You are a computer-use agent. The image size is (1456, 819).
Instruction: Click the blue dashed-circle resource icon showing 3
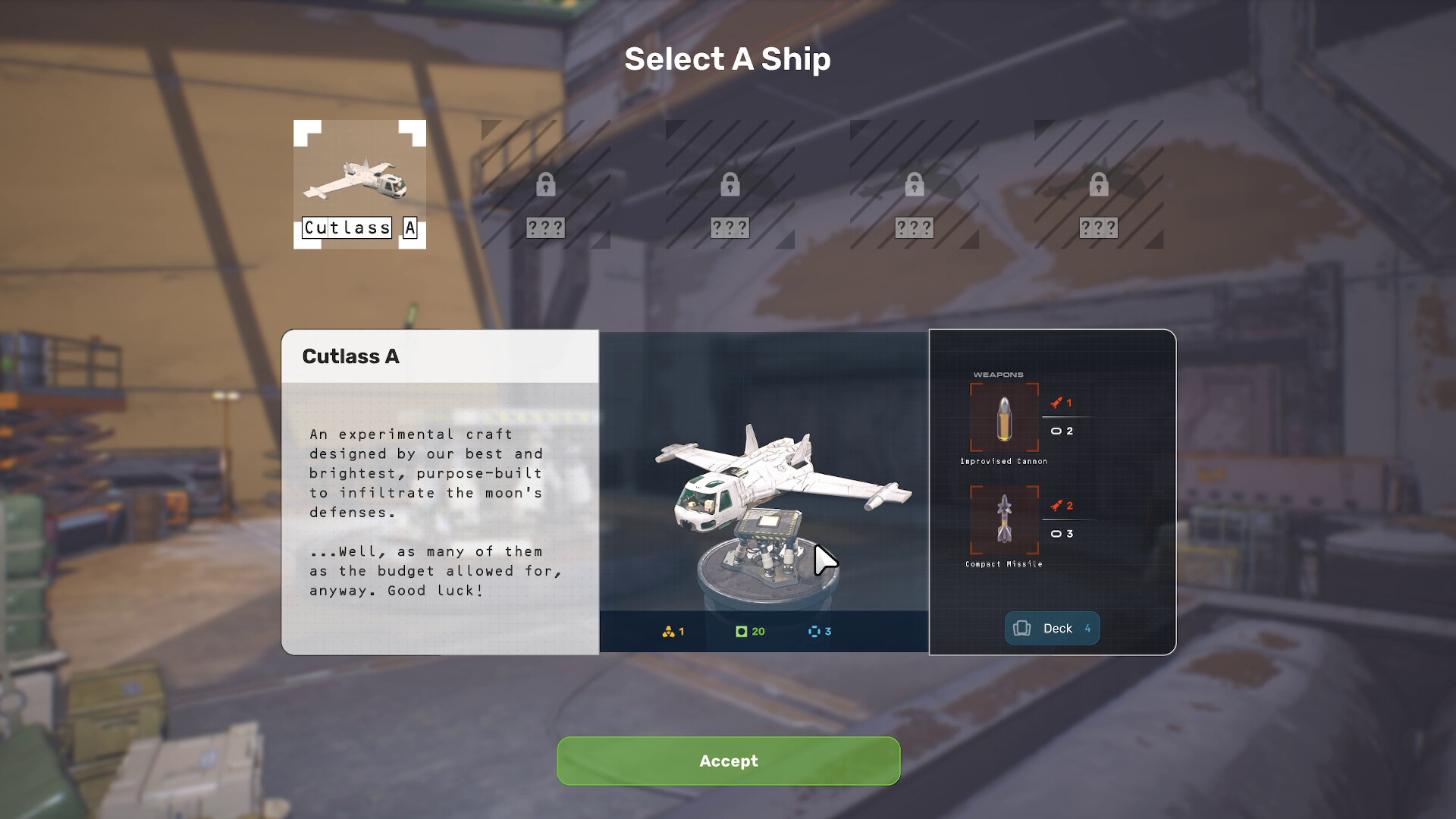pos(817,631)
